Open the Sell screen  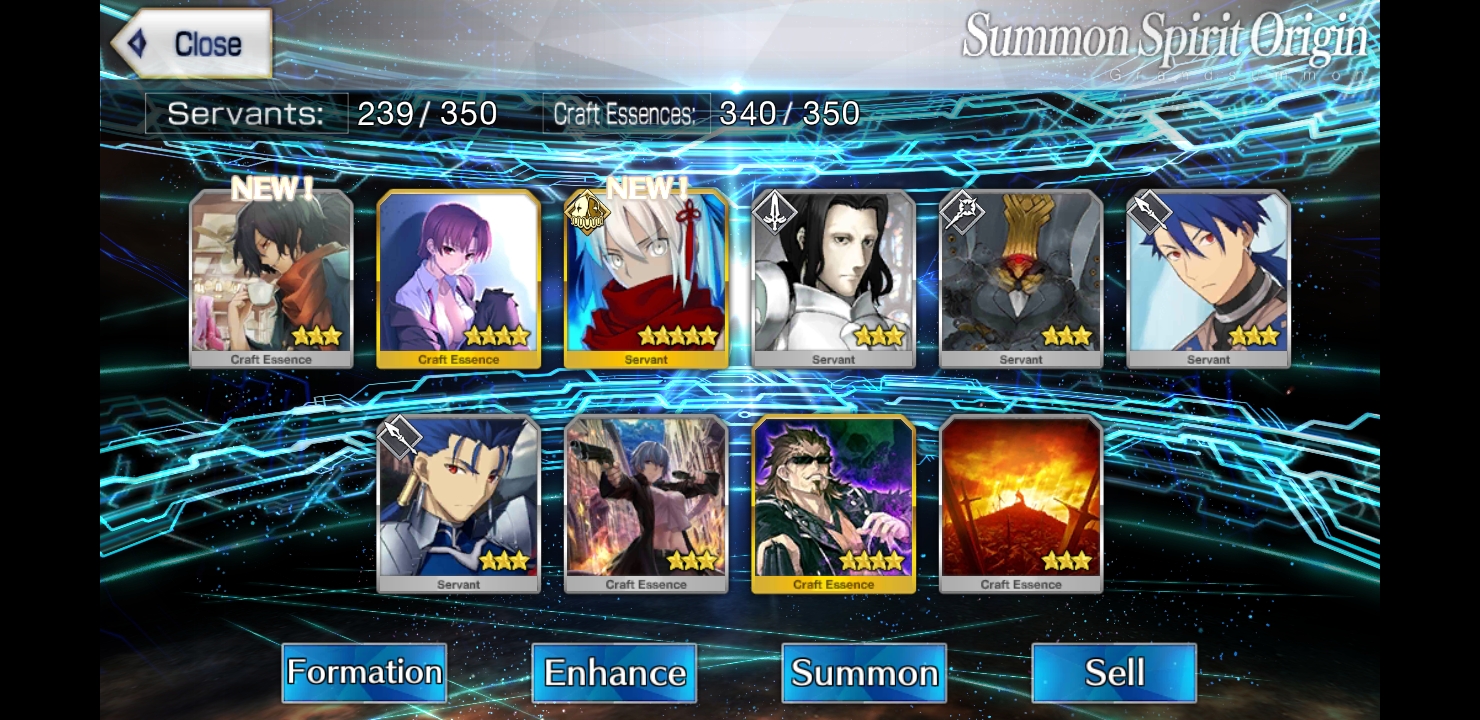click(x=1114, y=672)
